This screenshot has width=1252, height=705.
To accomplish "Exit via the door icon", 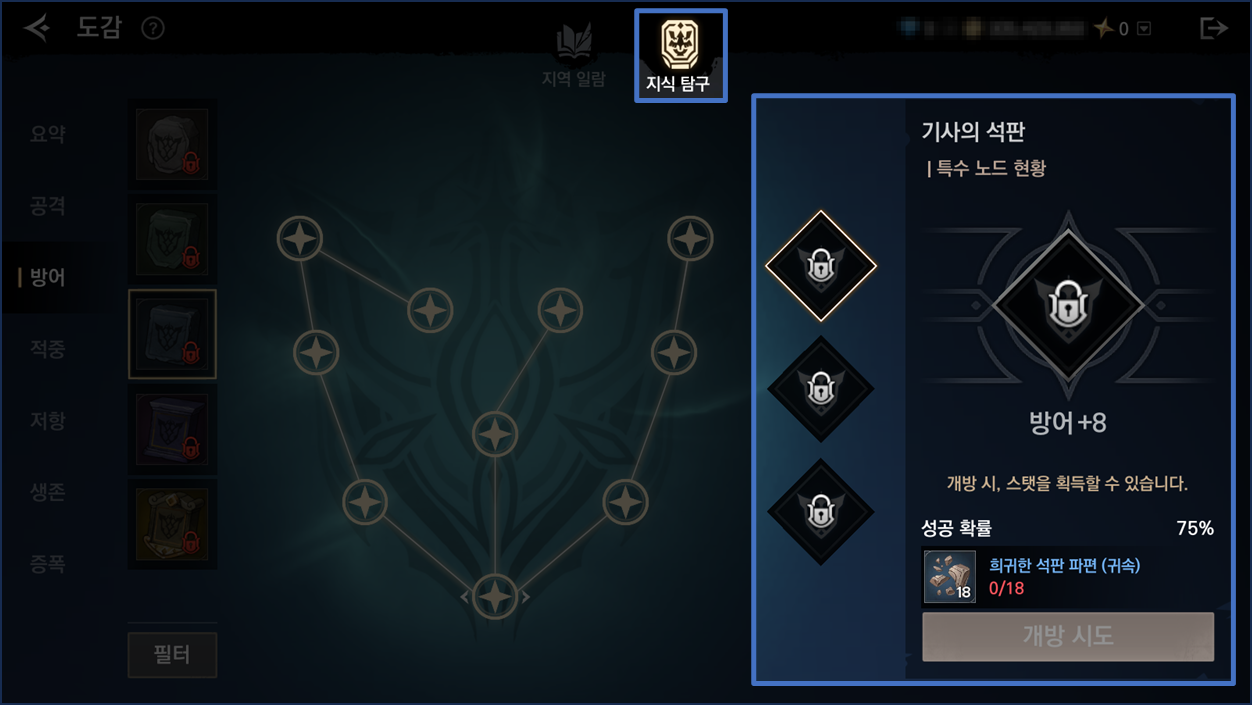I will [1213, 28].
